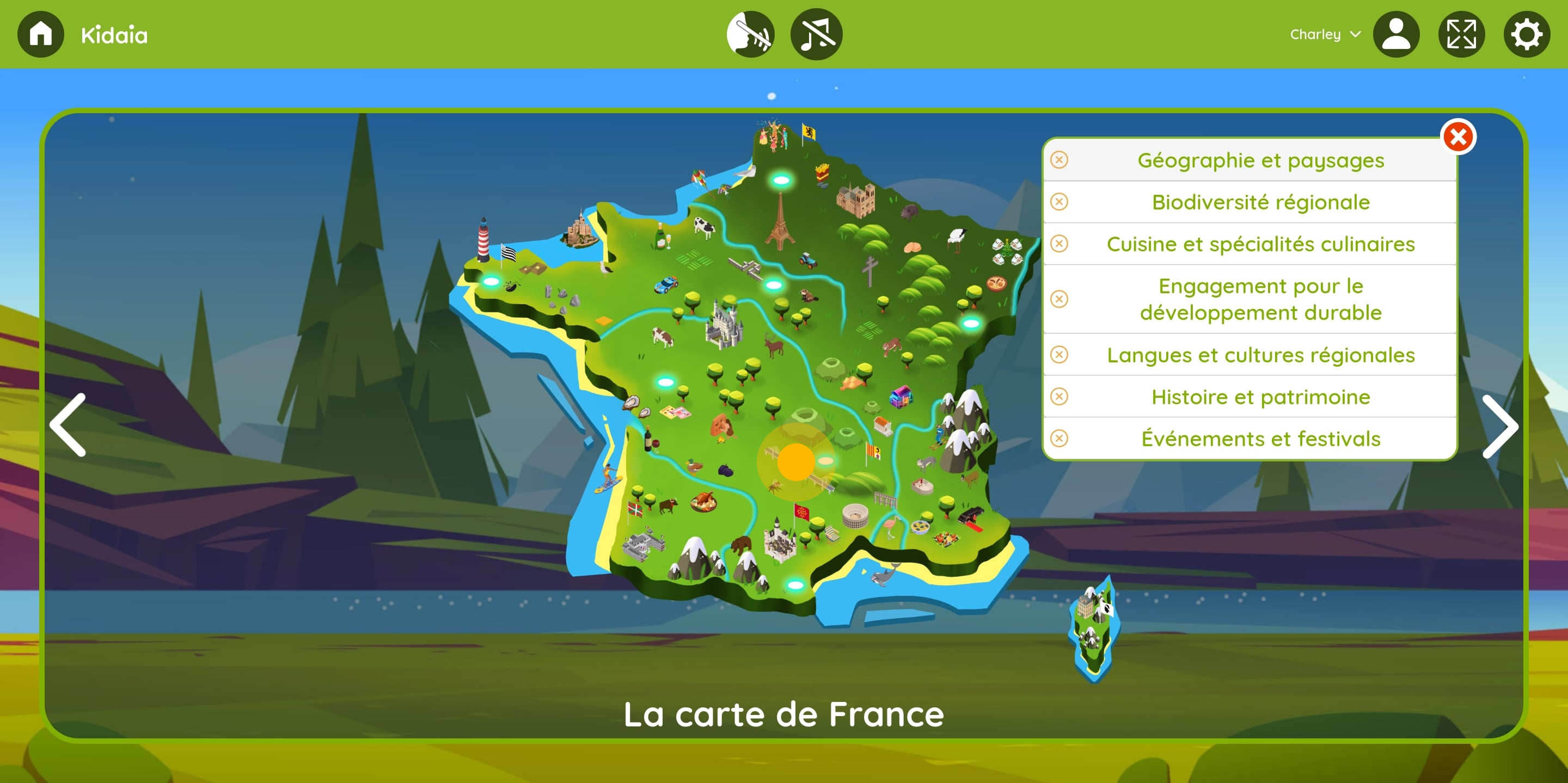
Task: Enable fullscreen mode
Action: click(1461, 34)
